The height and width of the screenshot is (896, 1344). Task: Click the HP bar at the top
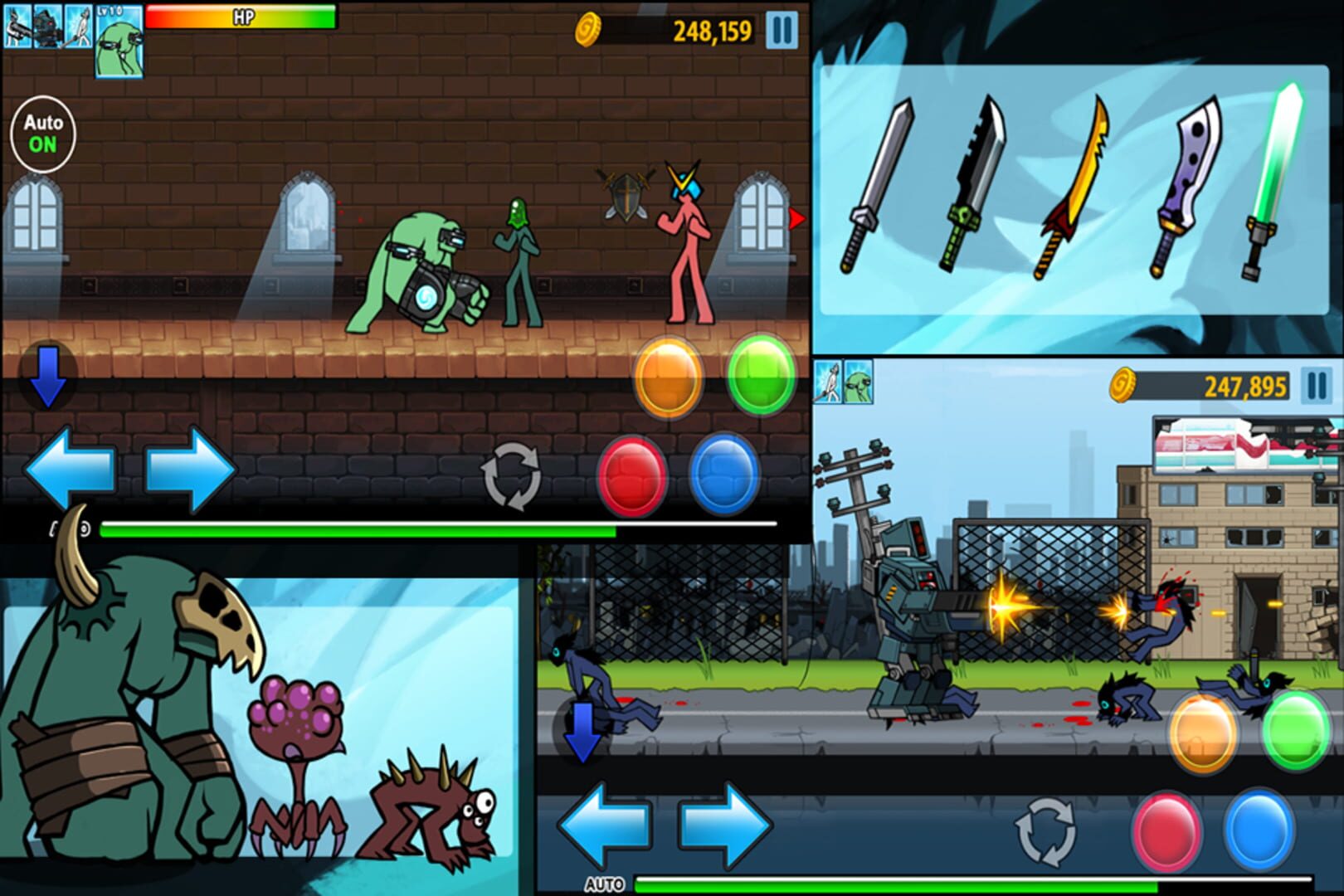pyautogui.click(x=241, y=14)
